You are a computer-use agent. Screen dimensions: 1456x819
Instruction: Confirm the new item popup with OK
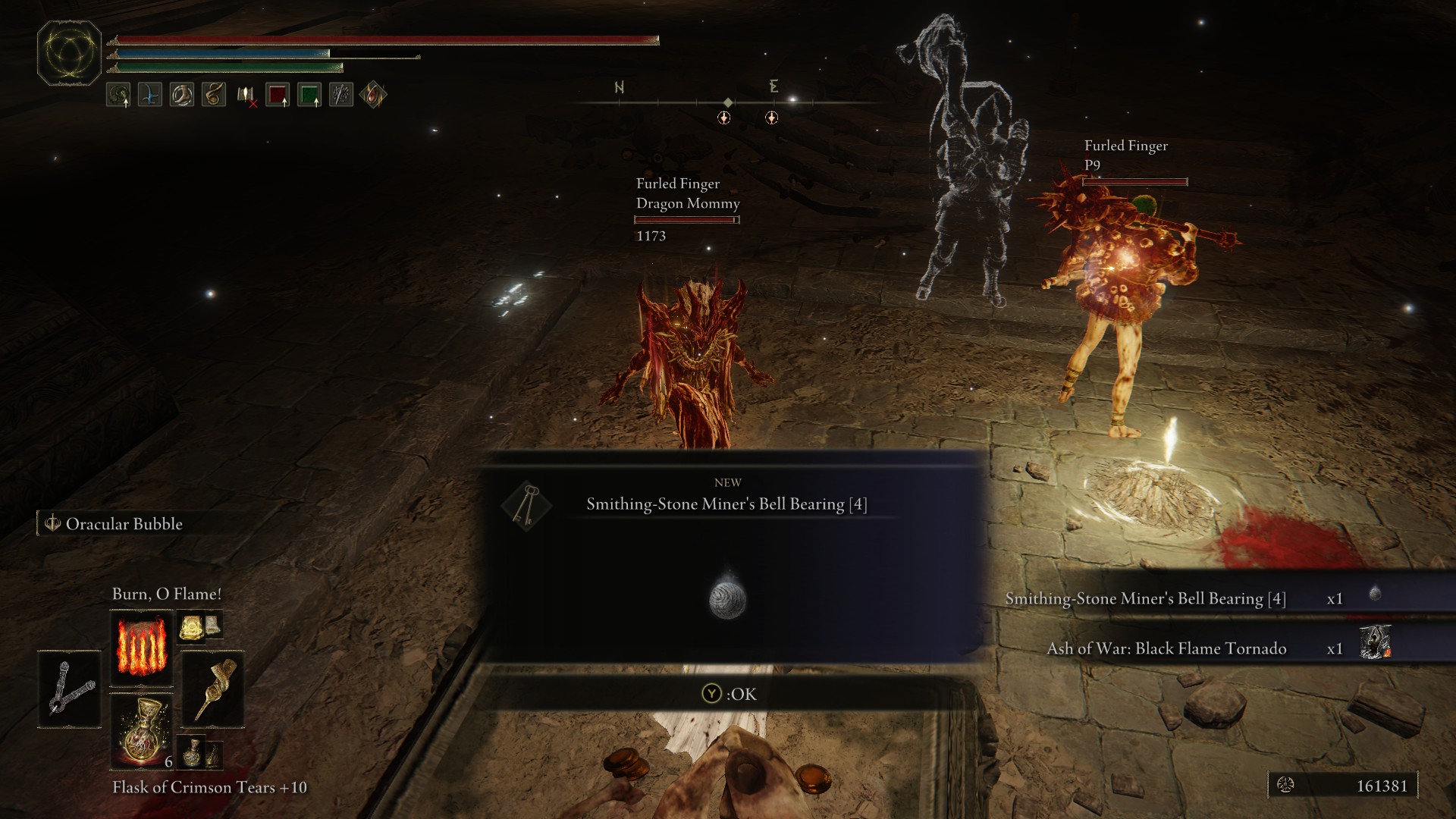pyautogui.click(x=729, y=694)
